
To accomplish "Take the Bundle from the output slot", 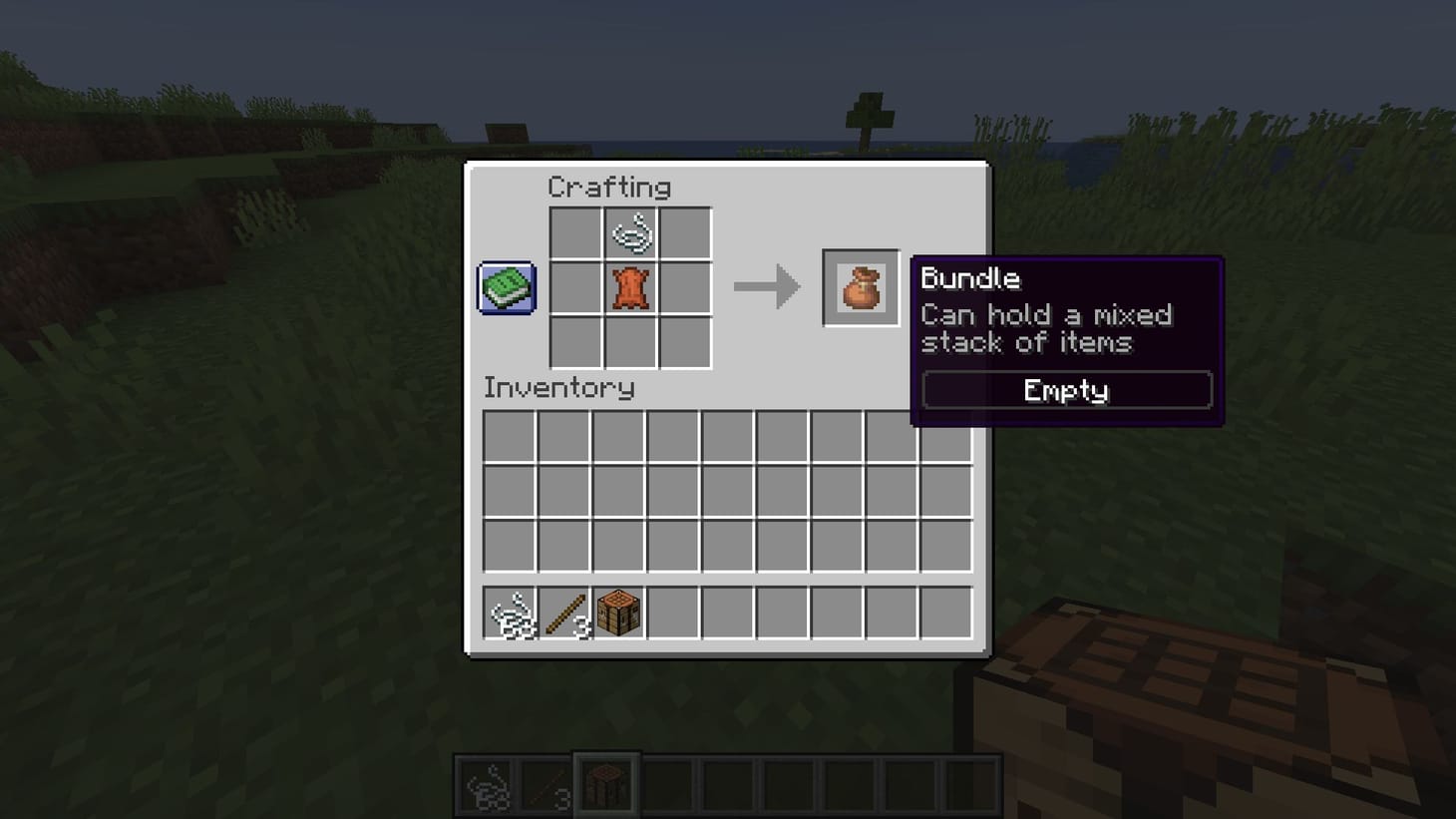I will [861, 288].
